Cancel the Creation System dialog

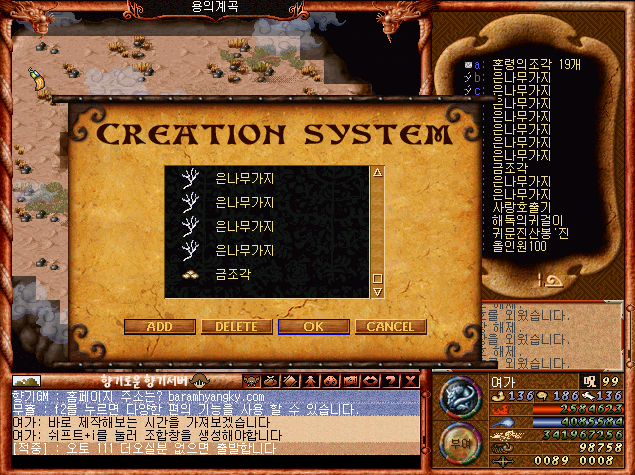point(390,326)
